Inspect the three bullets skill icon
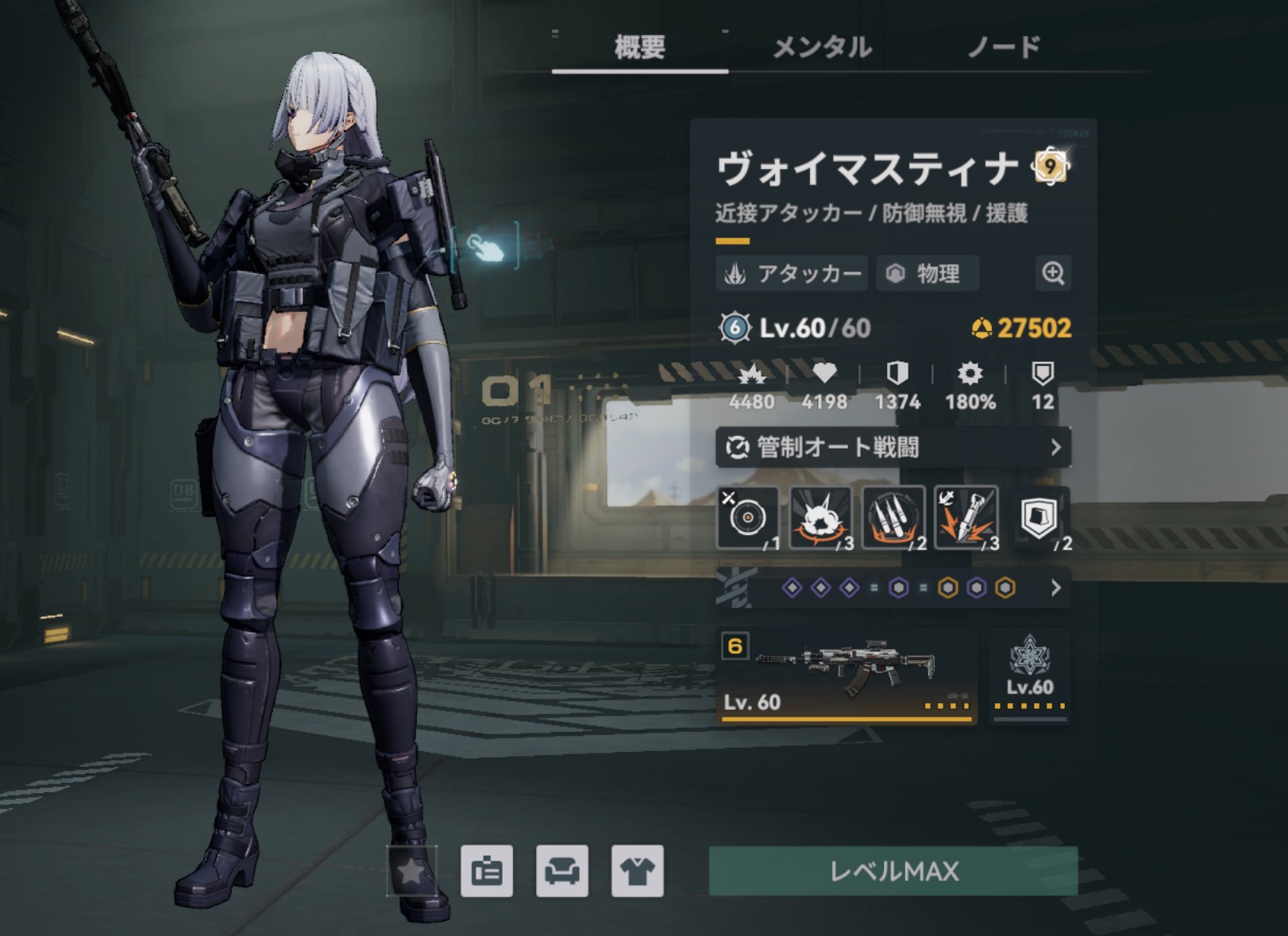Image resolution: width=1288 pixels, height=936 pixels. point(893,518)
